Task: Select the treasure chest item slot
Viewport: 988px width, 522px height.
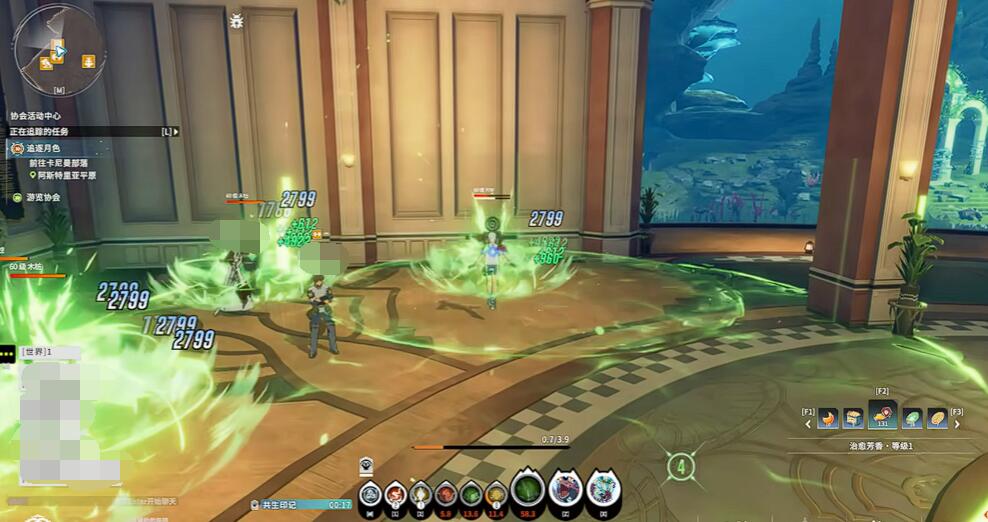Action: point(853,418)
